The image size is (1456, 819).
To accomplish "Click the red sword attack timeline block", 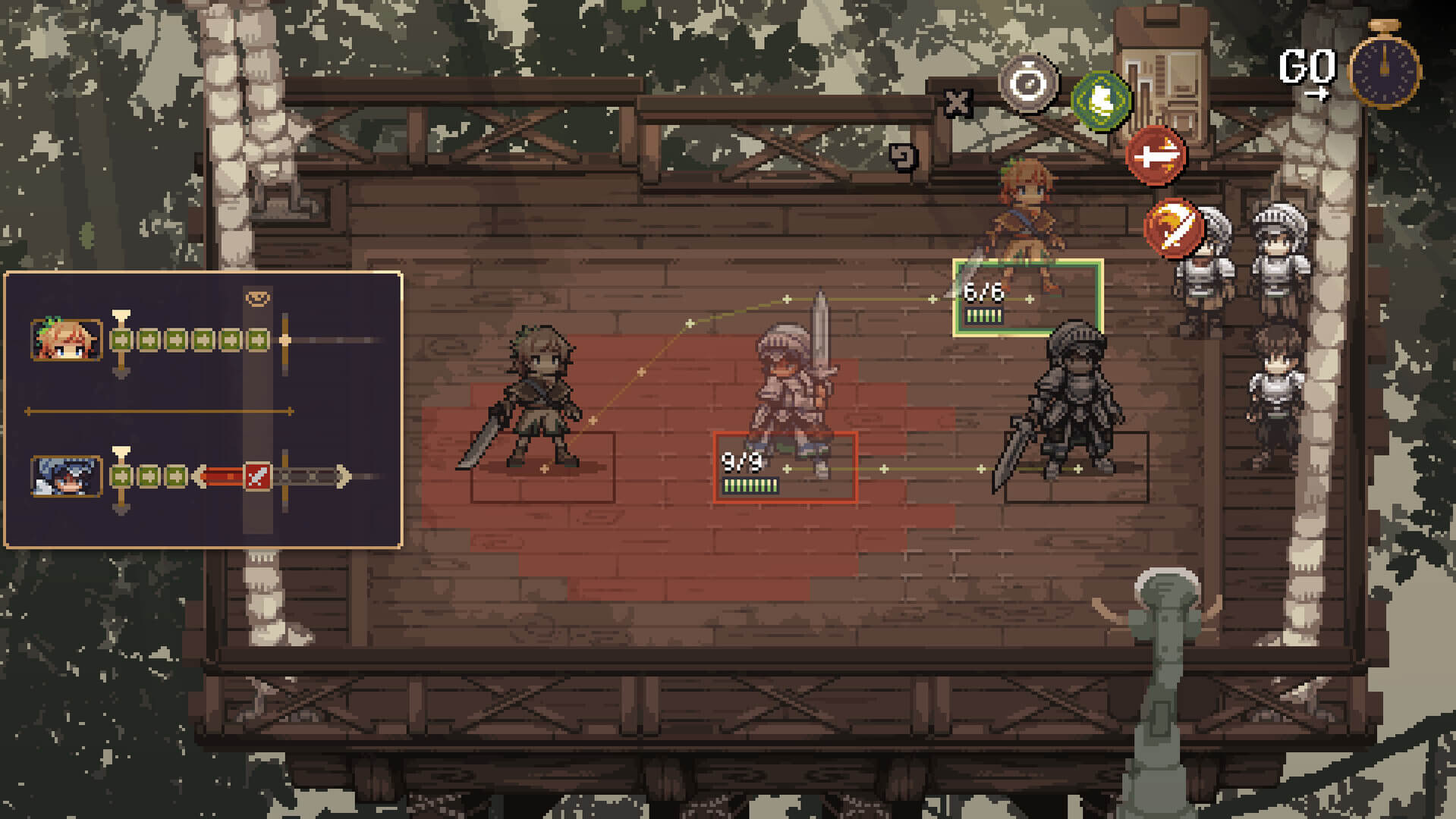I will point(257,476).
